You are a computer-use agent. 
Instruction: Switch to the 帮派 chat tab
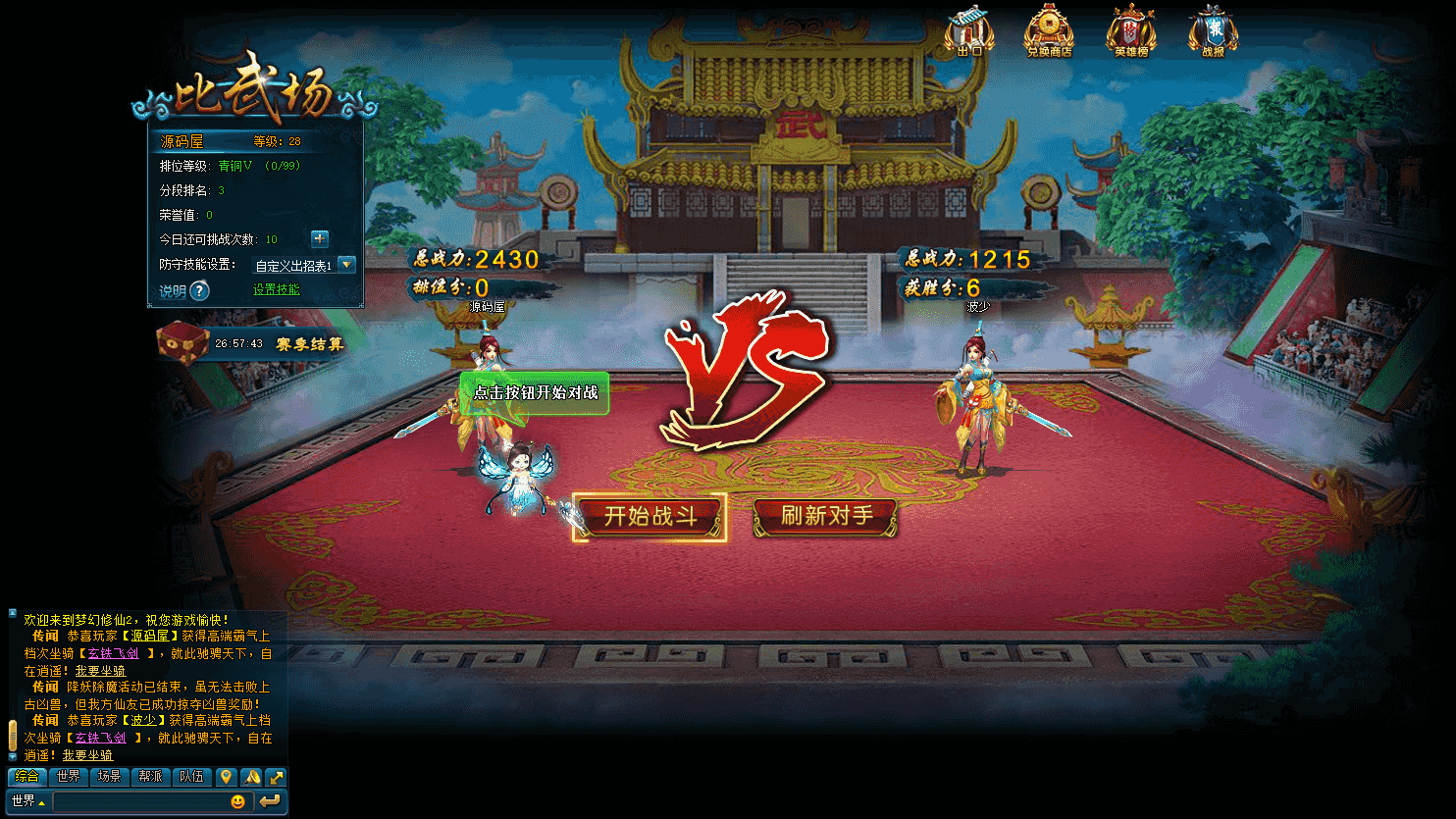click(x=150, y=775)
